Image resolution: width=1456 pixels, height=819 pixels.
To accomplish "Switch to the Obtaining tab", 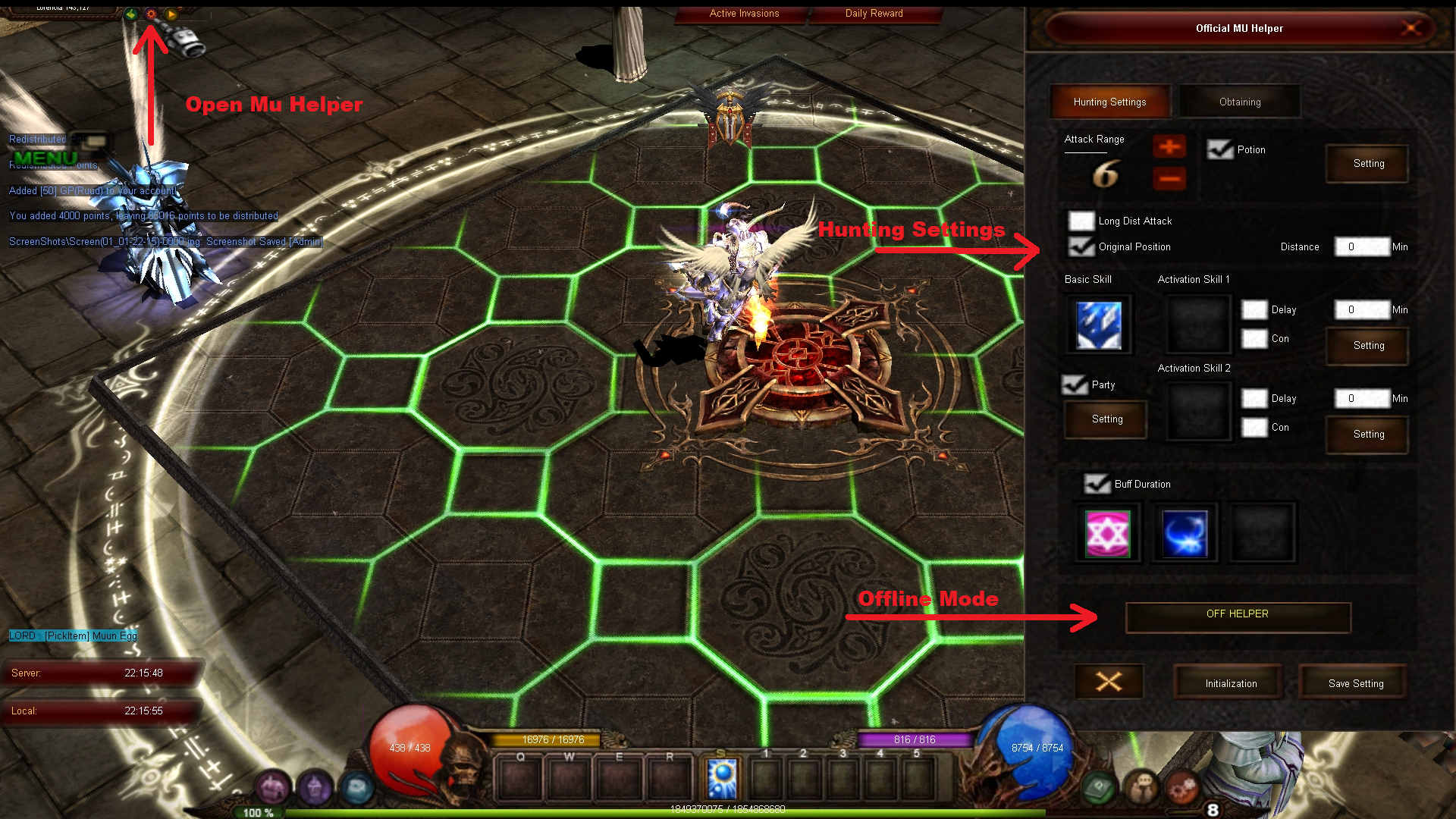I will pyautogui.click(x=1239, y=101).
